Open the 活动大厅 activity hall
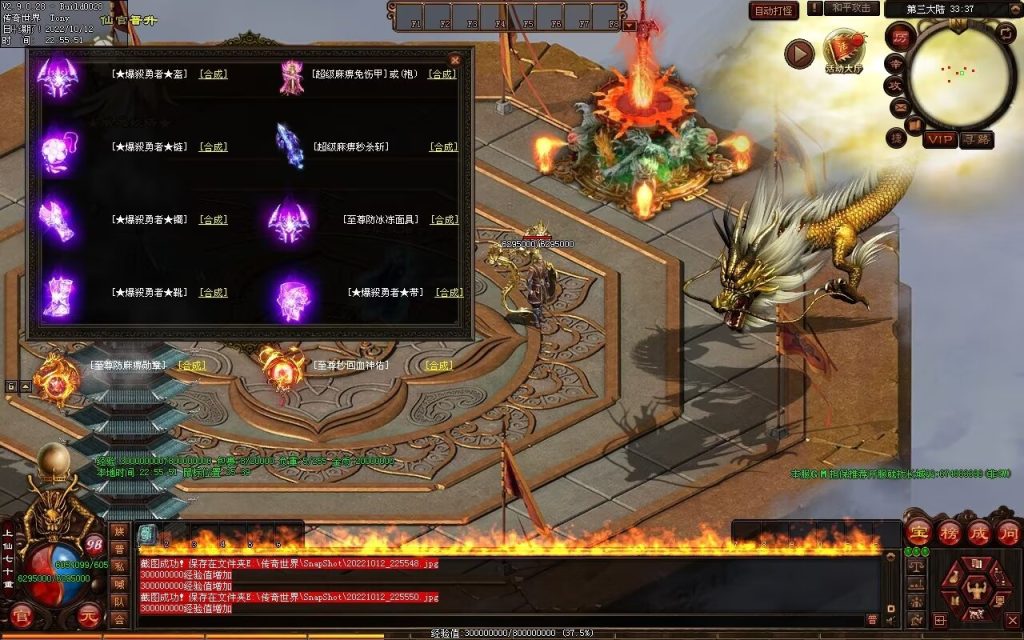This screenshot has width=1024, height=640. click(x=845, y=50)
